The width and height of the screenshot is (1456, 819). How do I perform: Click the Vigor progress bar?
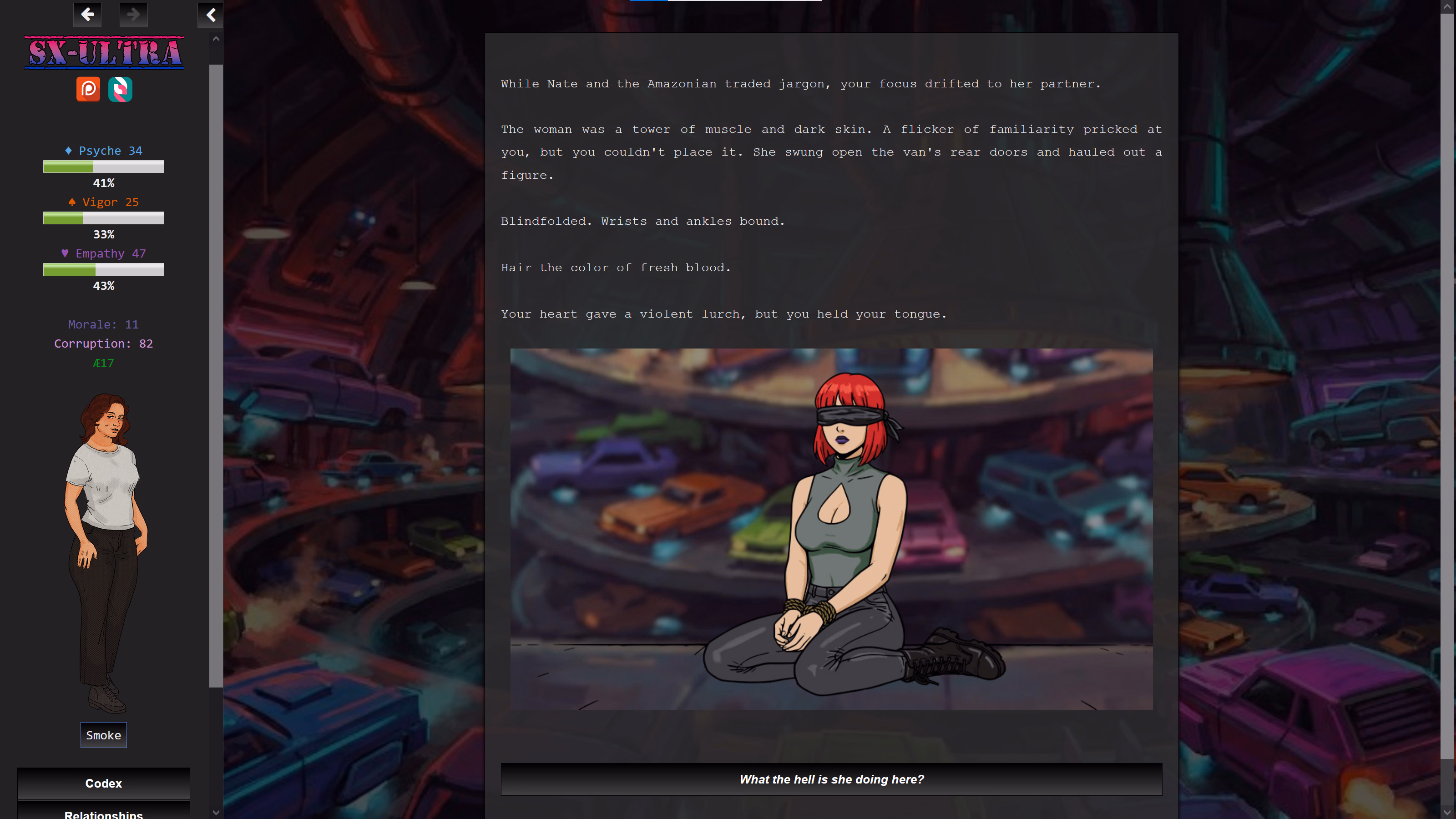click(x=103, y=218)
